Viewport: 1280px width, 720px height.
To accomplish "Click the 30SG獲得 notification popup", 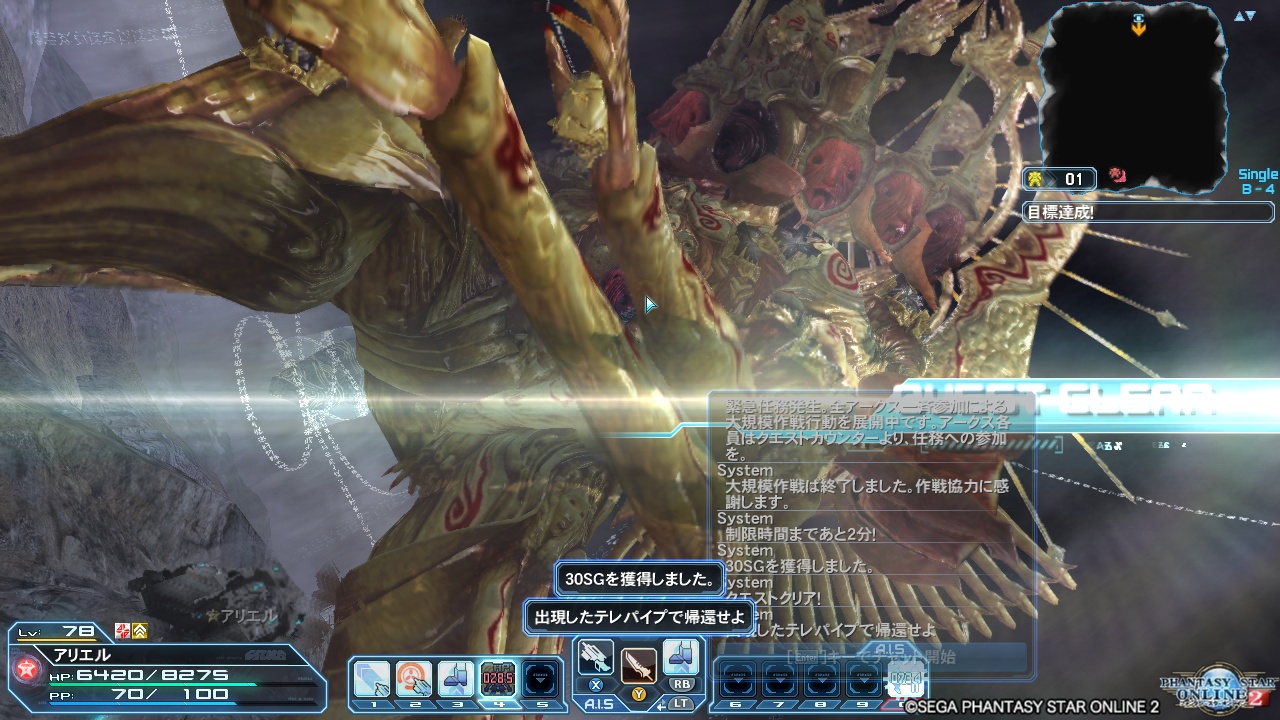I will 641,579.
